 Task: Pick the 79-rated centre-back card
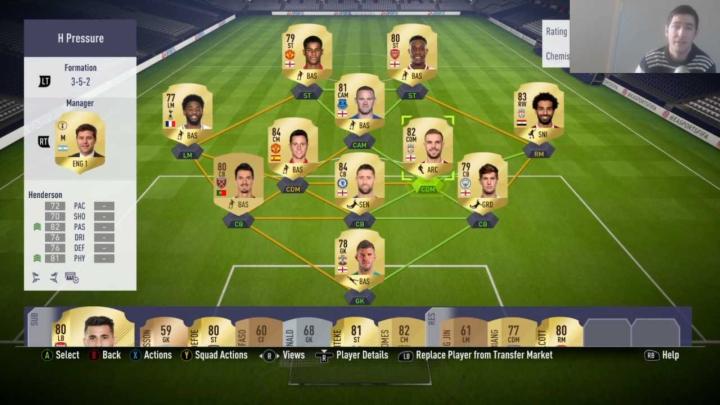(482, 182)
